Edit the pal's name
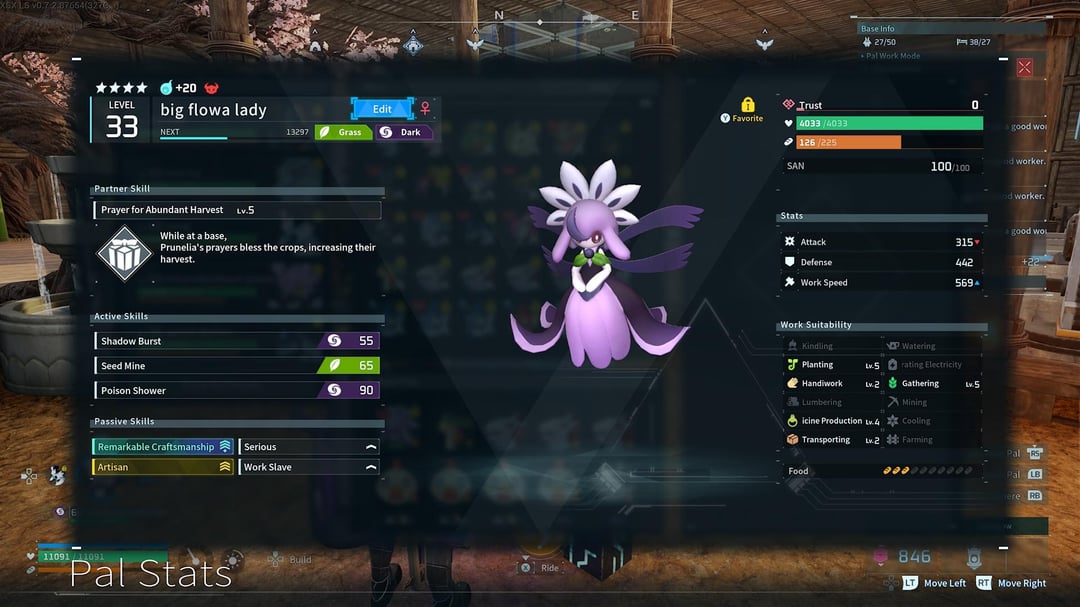The width and height of the screenshot is (1080, 607). [x=382, y=109]
